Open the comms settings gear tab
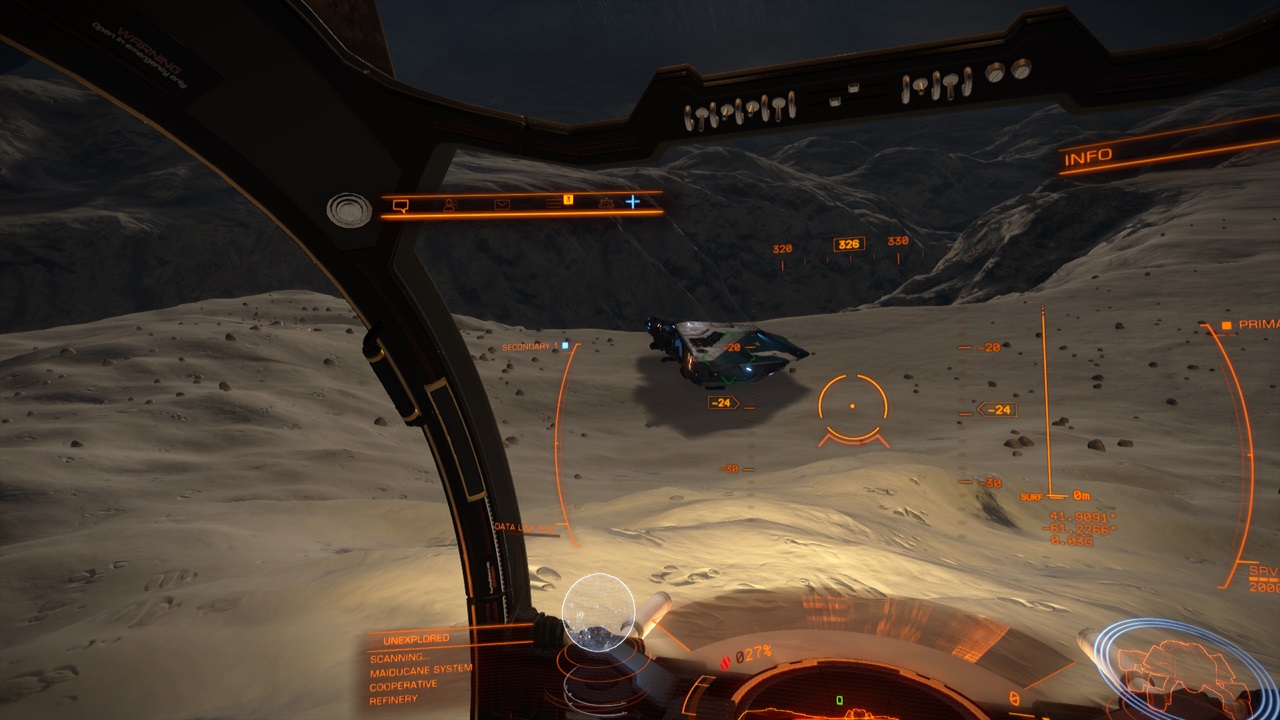Viewport: 1280px width, 720px height. point(604,202)
